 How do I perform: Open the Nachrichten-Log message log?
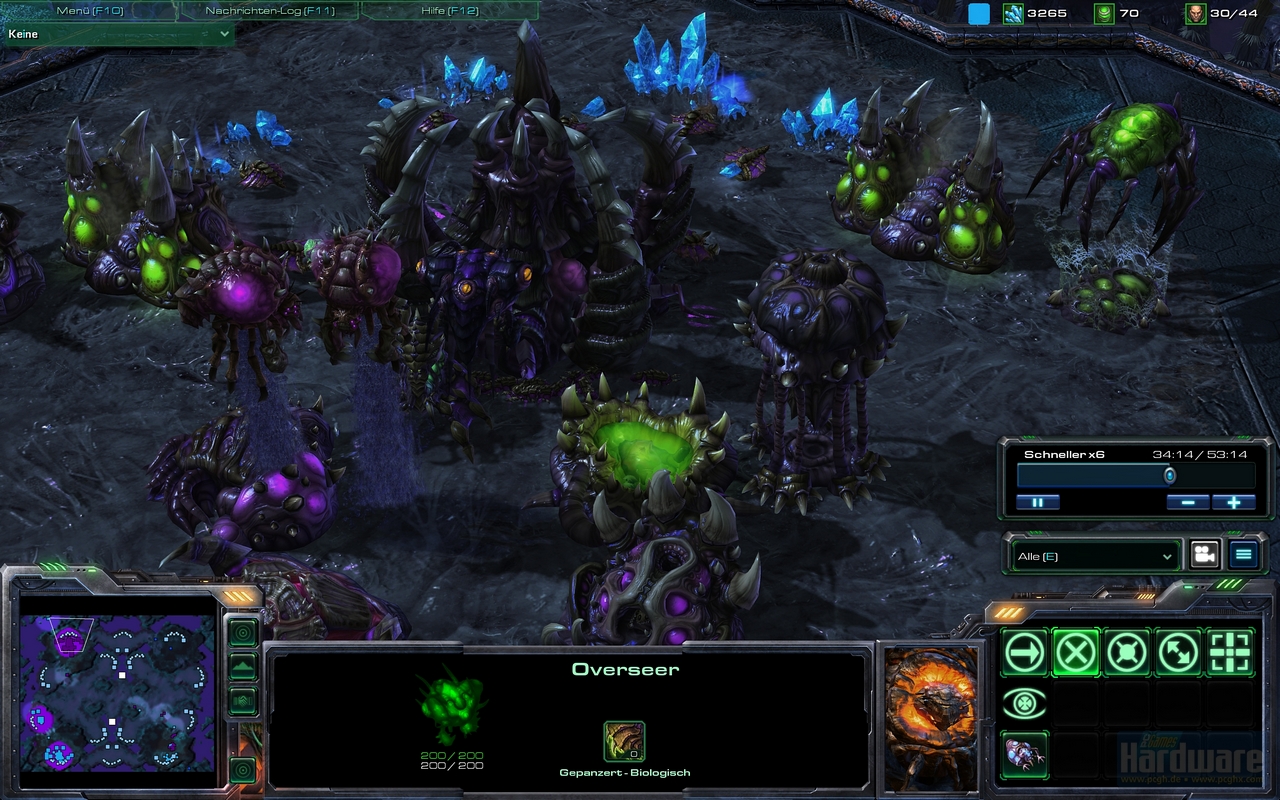269,11
